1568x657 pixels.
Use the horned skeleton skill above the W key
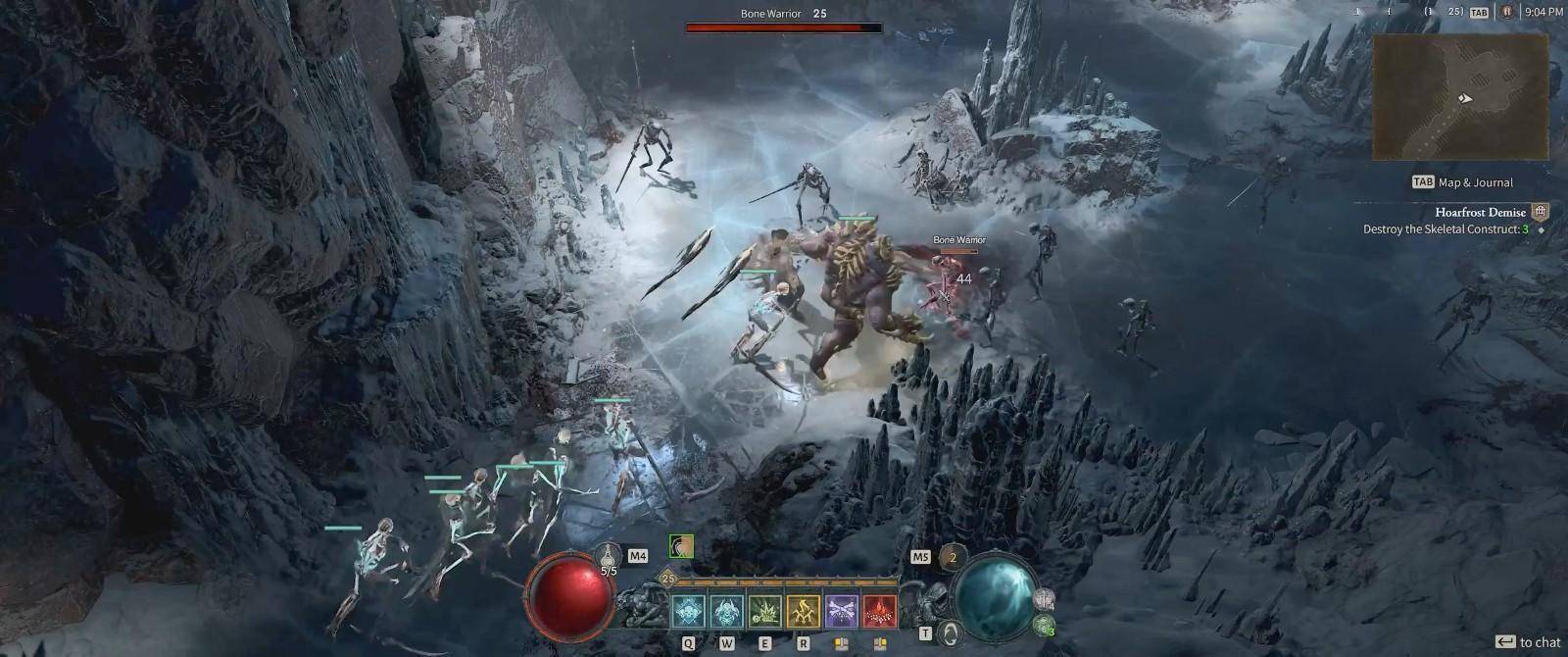(x=726, y=611)
